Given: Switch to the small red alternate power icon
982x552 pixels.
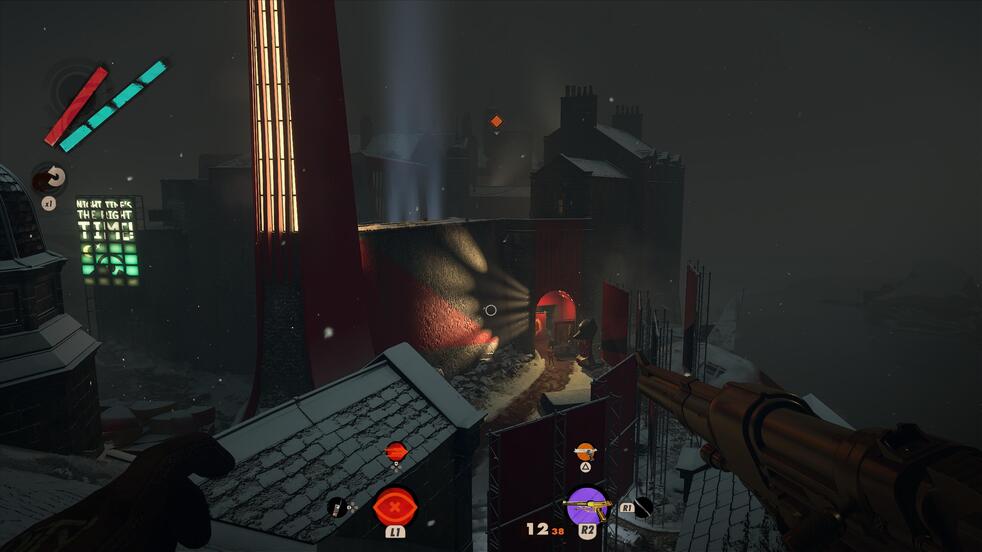Looking at the screenshot, I should (396, 451).
